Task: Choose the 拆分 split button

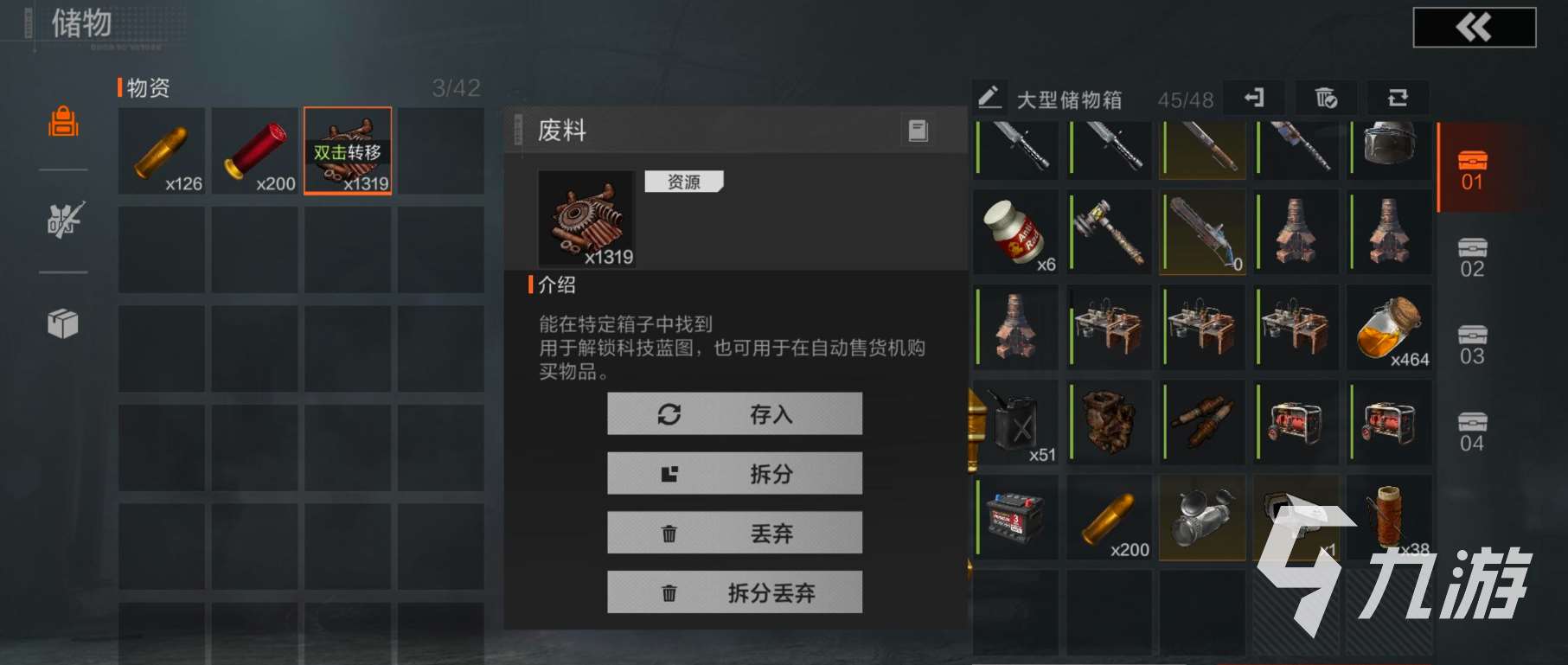Action: pyautogui.click(x=734, y=474)
